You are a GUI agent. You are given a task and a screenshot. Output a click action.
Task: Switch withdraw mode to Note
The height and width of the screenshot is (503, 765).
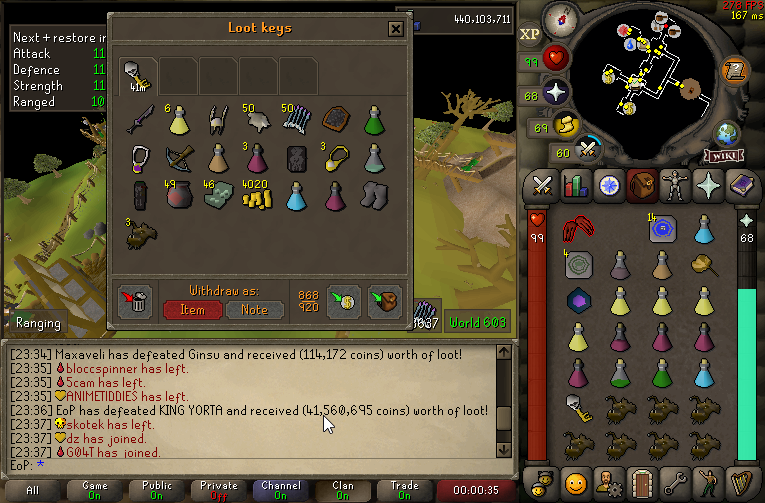point(254,309)
